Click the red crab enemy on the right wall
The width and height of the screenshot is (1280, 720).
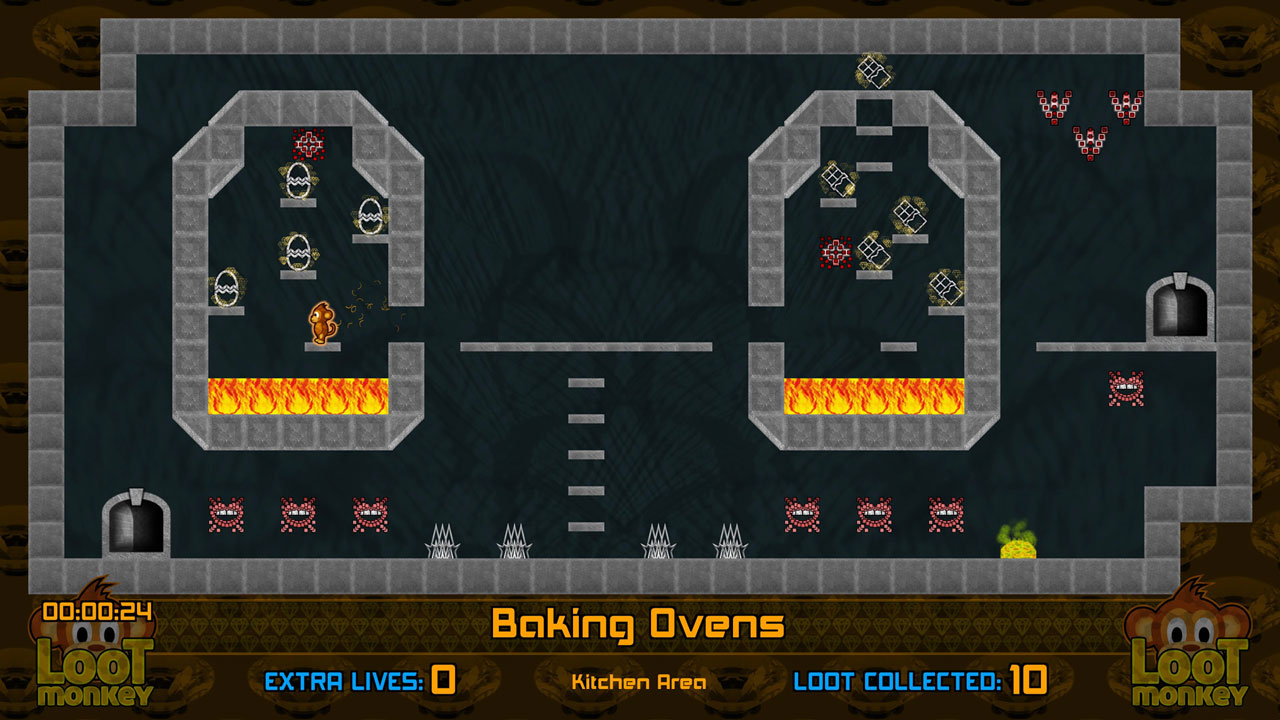[1125, 387]
